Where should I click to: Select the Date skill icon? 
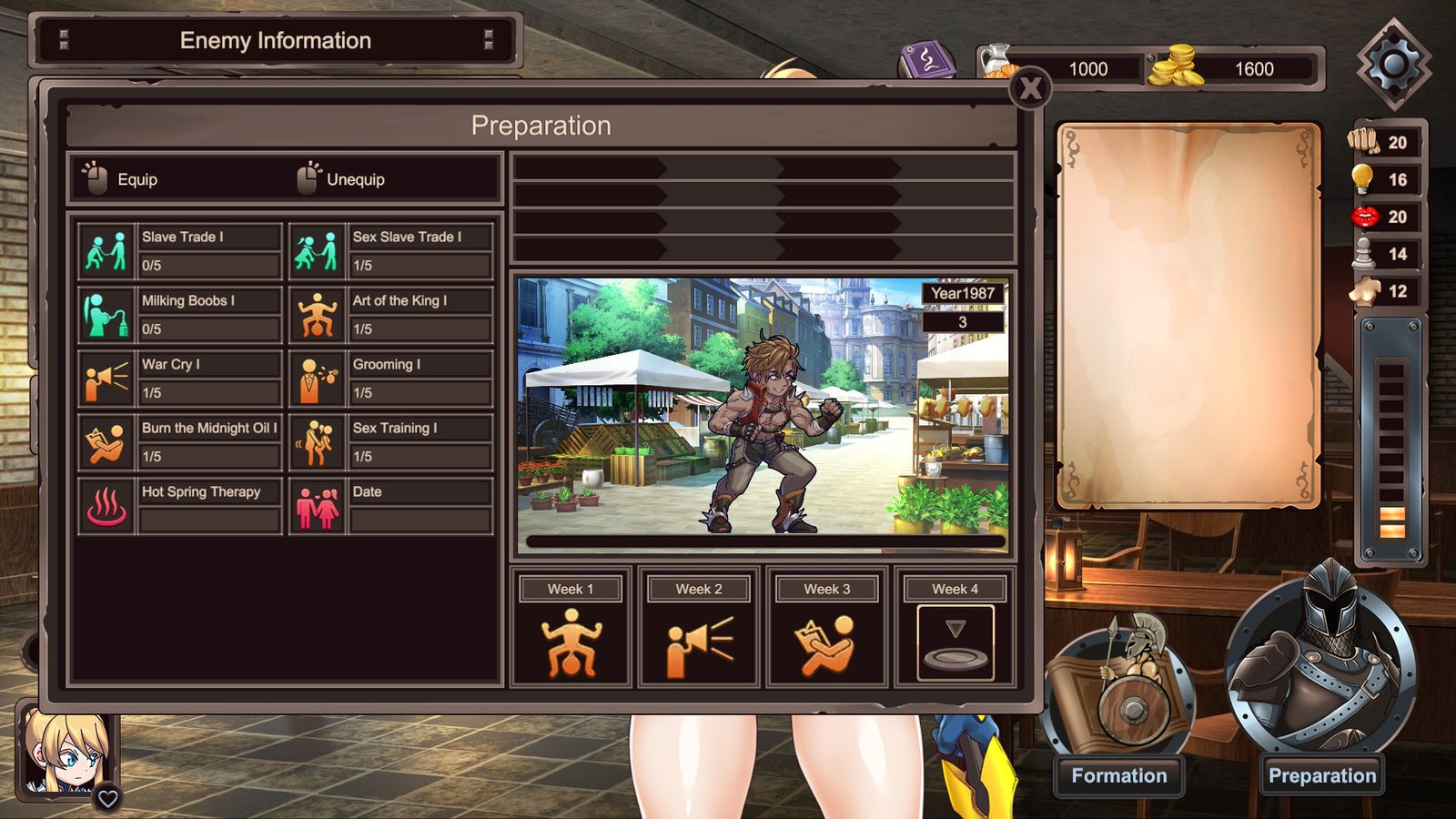(317, 505)
